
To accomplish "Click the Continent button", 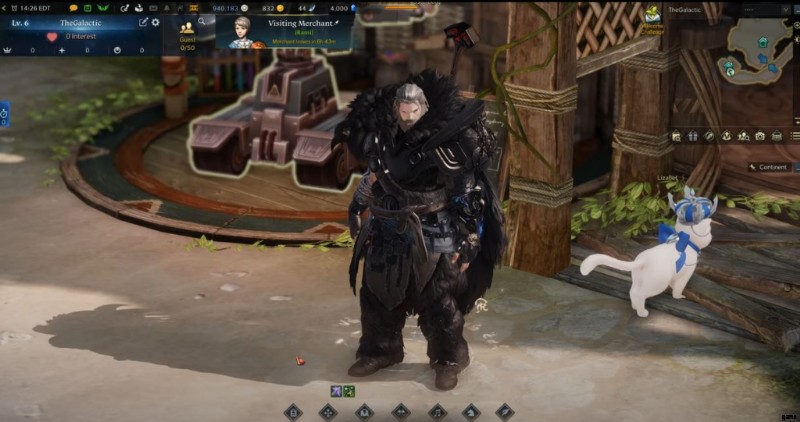I will pyautogui.click(x=770, y=167).
